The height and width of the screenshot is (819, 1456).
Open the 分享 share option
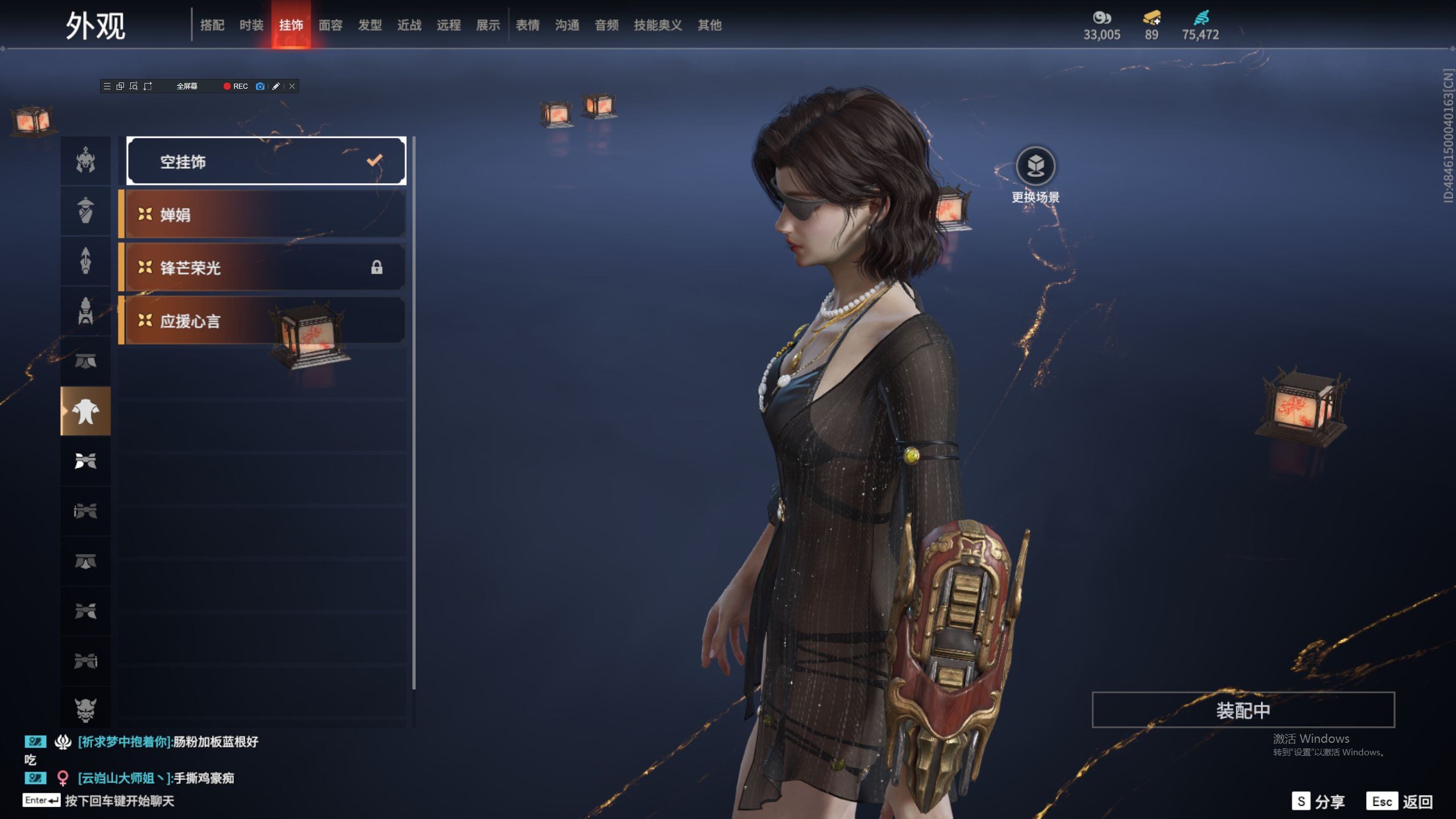click(x=1318, y=801)
